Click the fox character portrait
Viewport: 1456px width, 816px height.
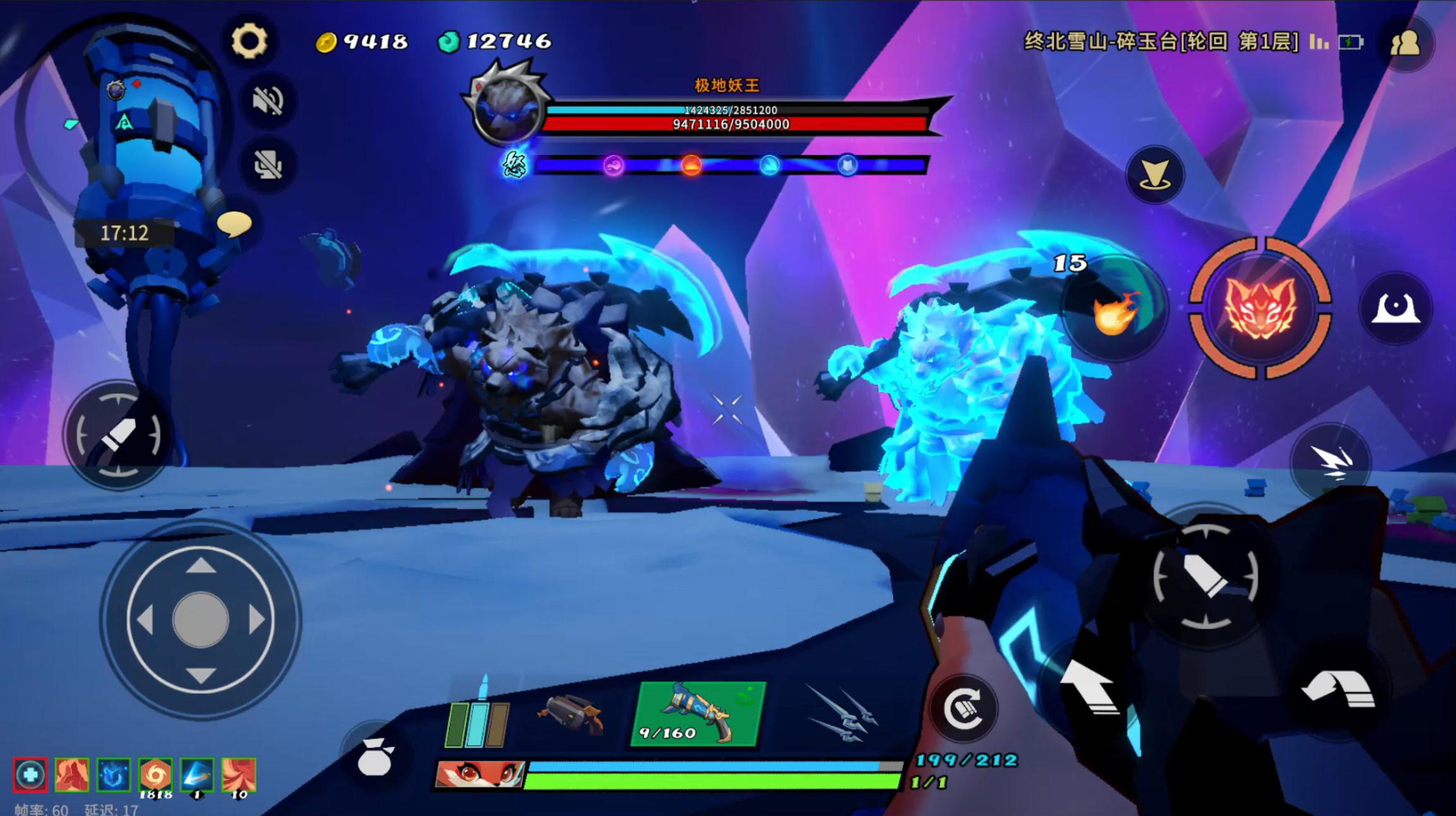(481, 774)
